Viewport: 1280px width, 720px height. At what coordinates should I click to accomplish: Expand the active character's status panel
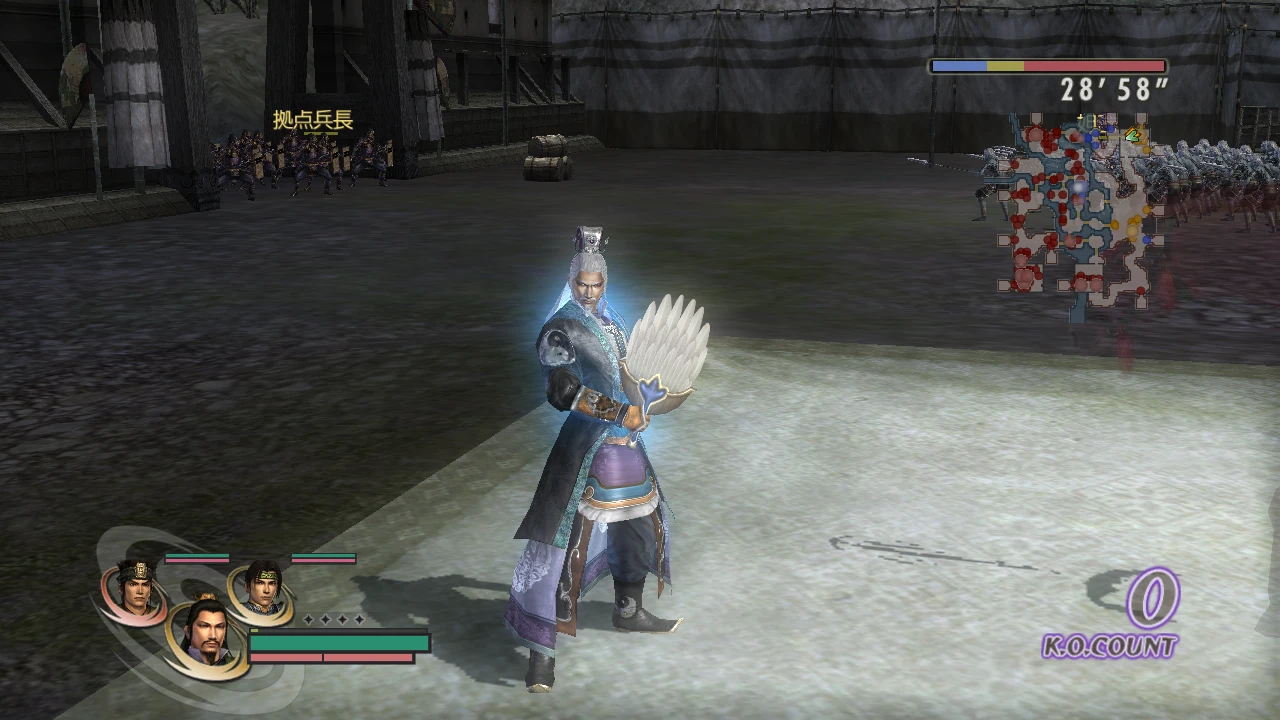pos(340,642)
